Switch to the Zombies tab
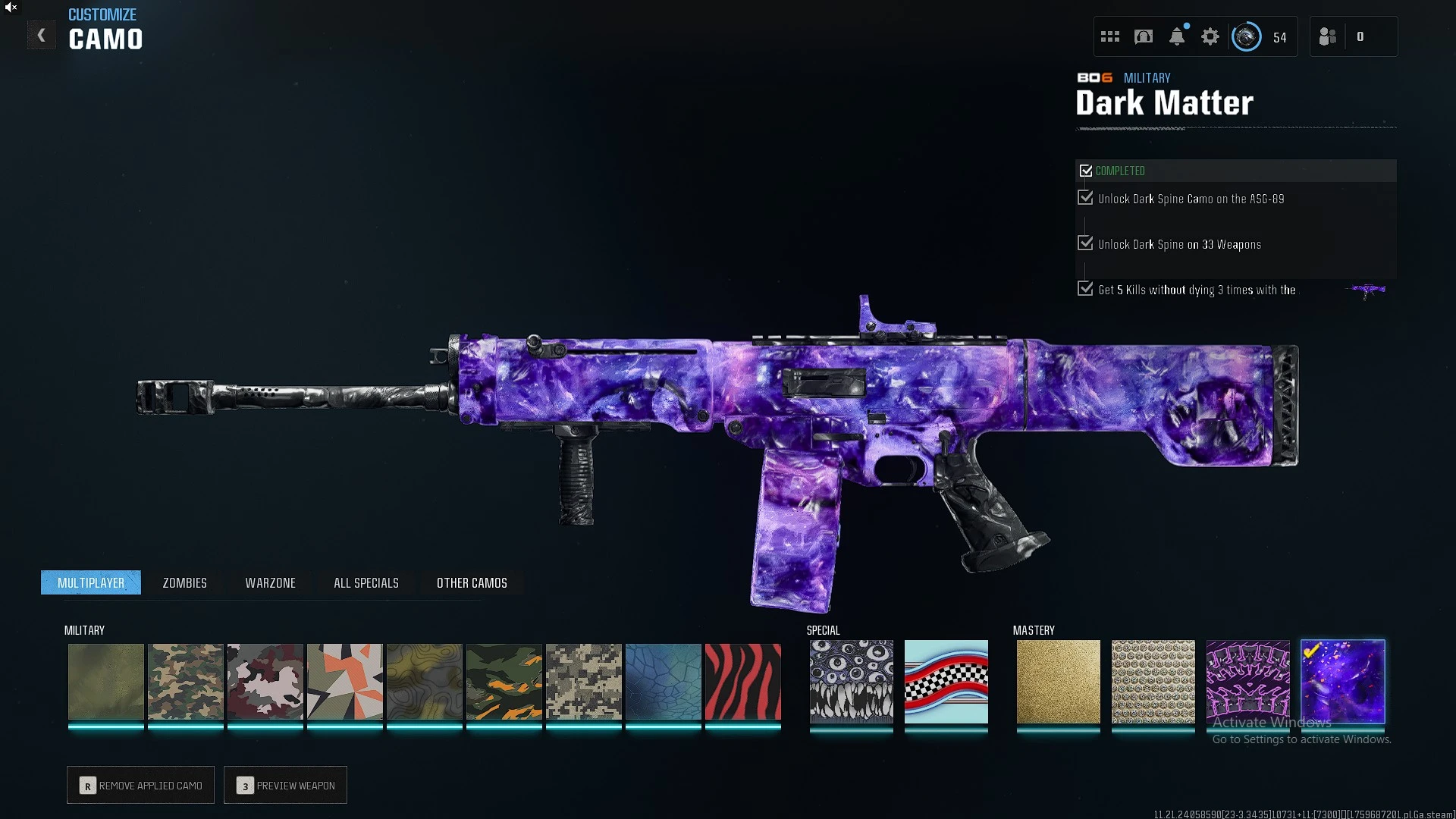 [x=184, y=582]
